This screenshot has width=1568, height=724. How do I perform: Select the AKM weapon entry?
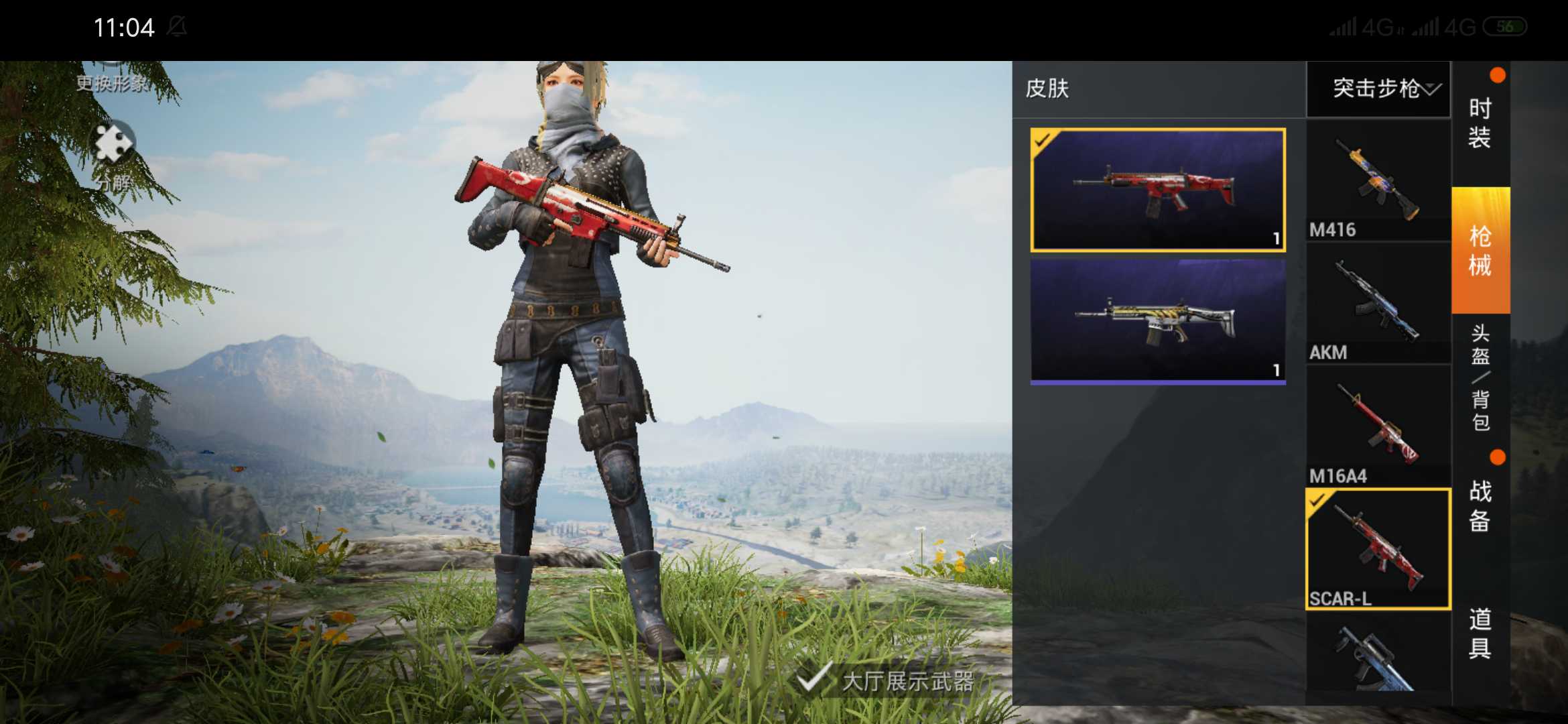(x=1378, y=305)
